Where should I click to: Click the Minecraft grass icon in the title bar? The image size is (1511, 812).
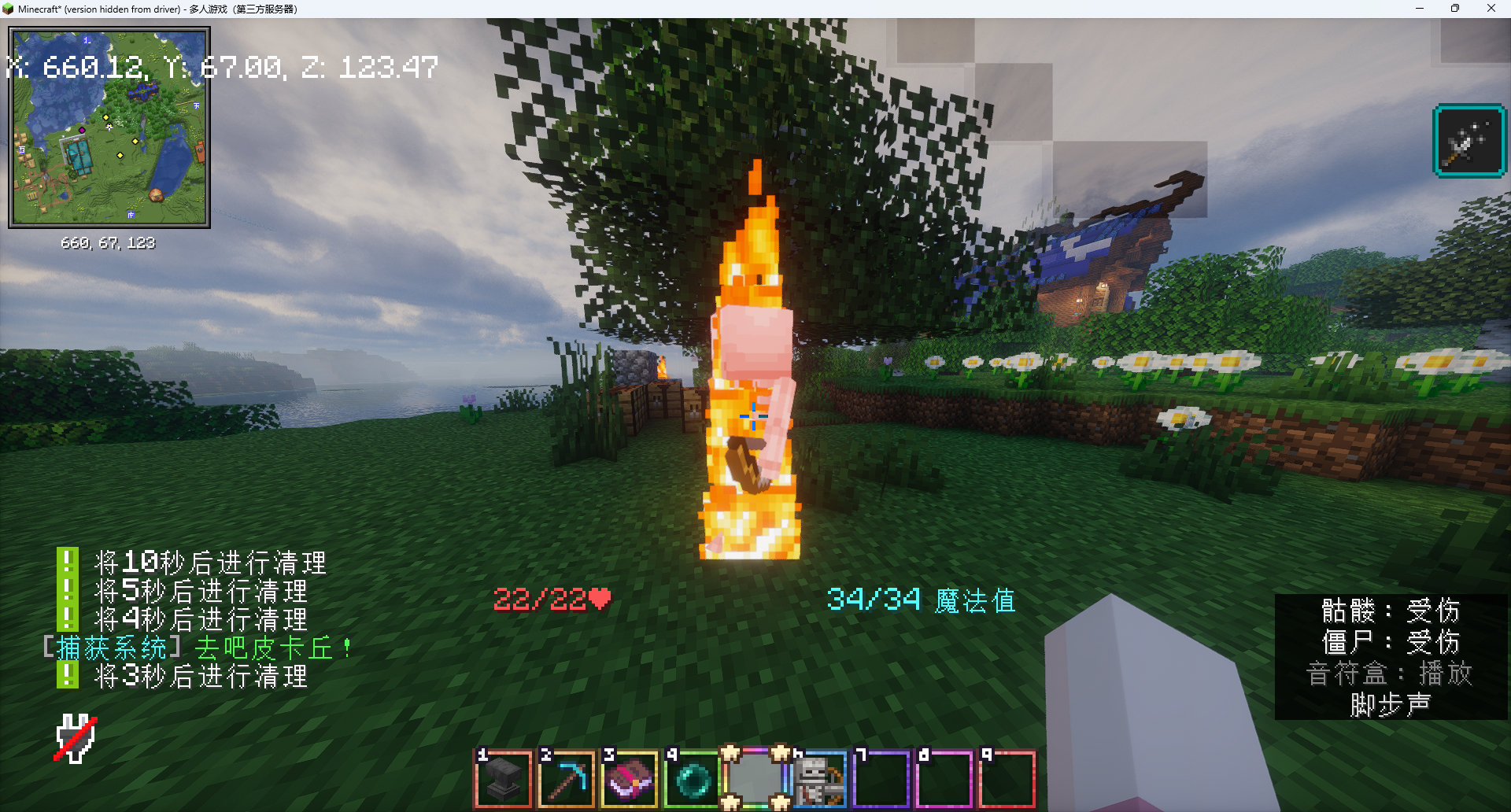pos(9,9)
